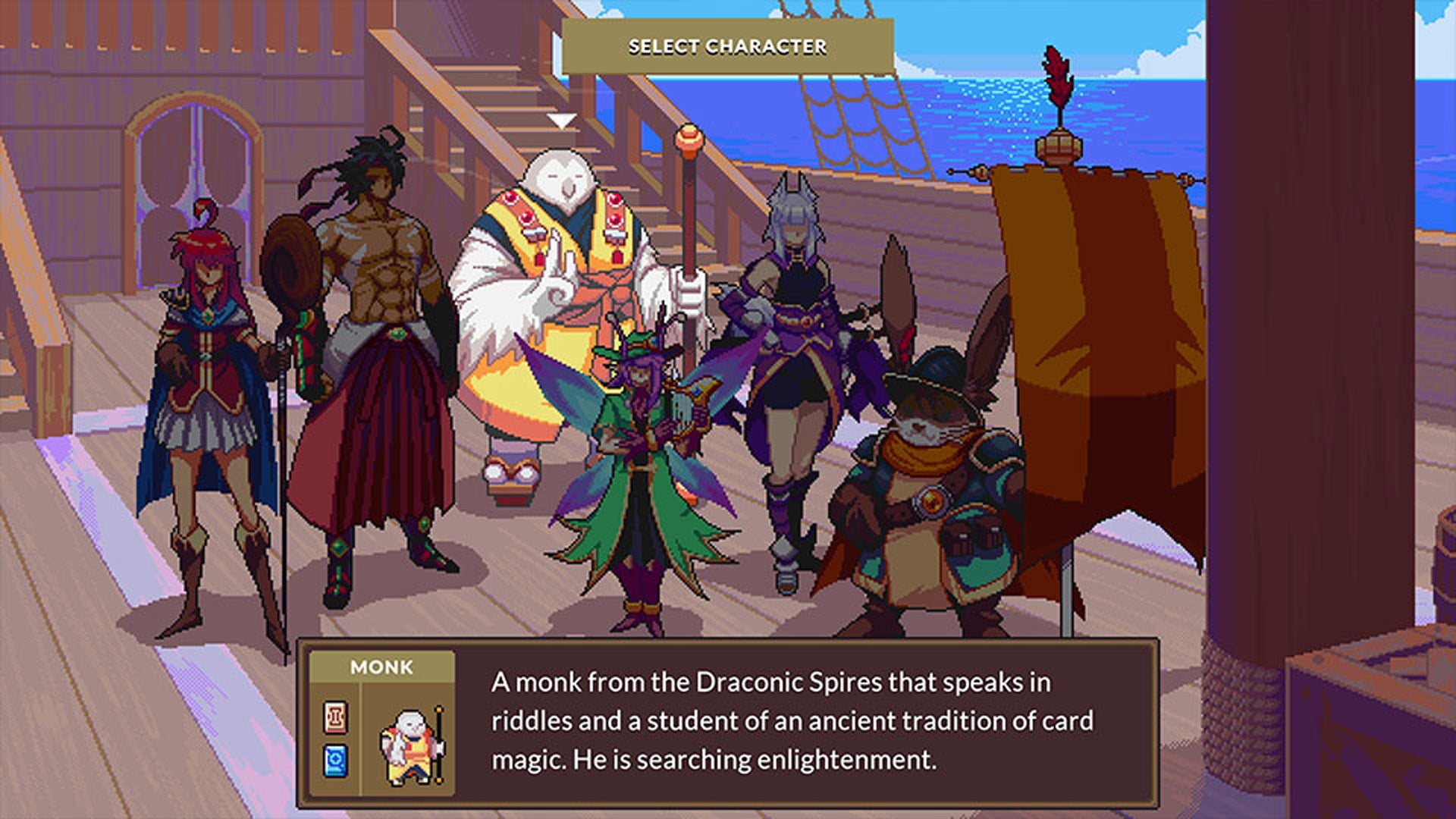1456x819 pixels.
Task: Click the white selection arrow above the Monk
Action: click(x=562, y=119)
